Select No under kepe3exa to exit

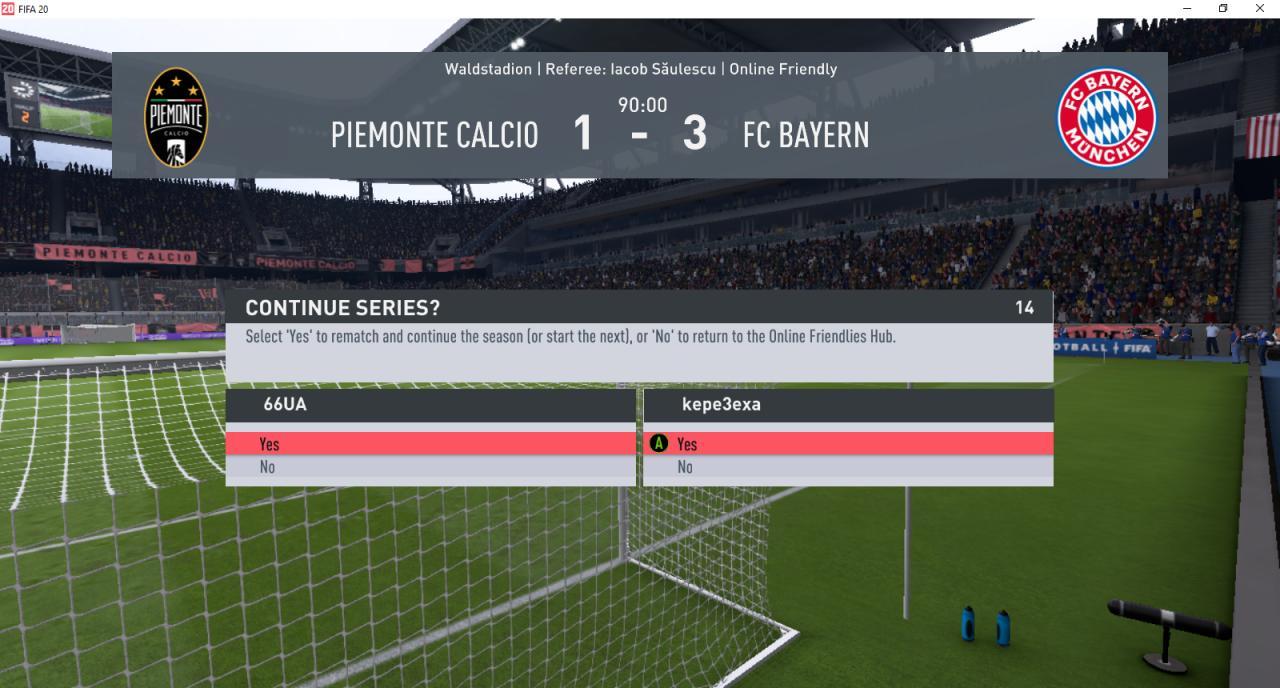(847, 467)
